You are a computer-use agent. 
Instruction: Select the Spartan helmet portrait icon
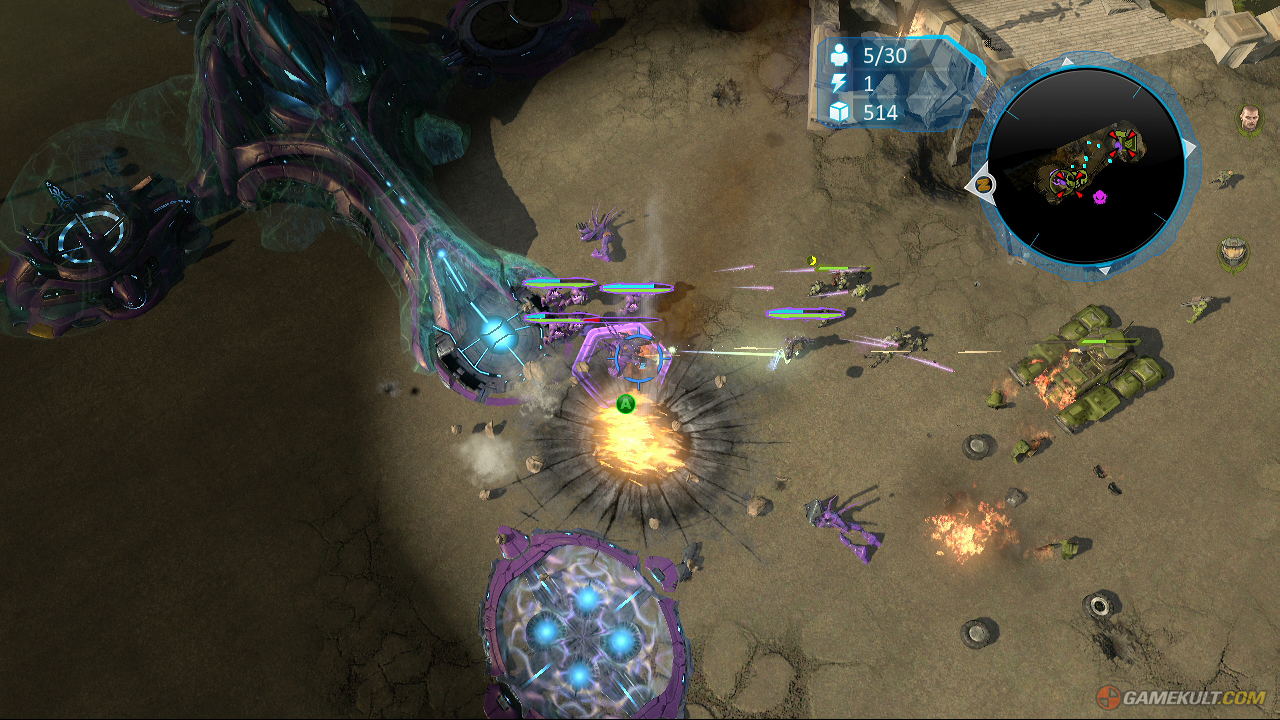pyautogui.click(x=1232, y=252)
